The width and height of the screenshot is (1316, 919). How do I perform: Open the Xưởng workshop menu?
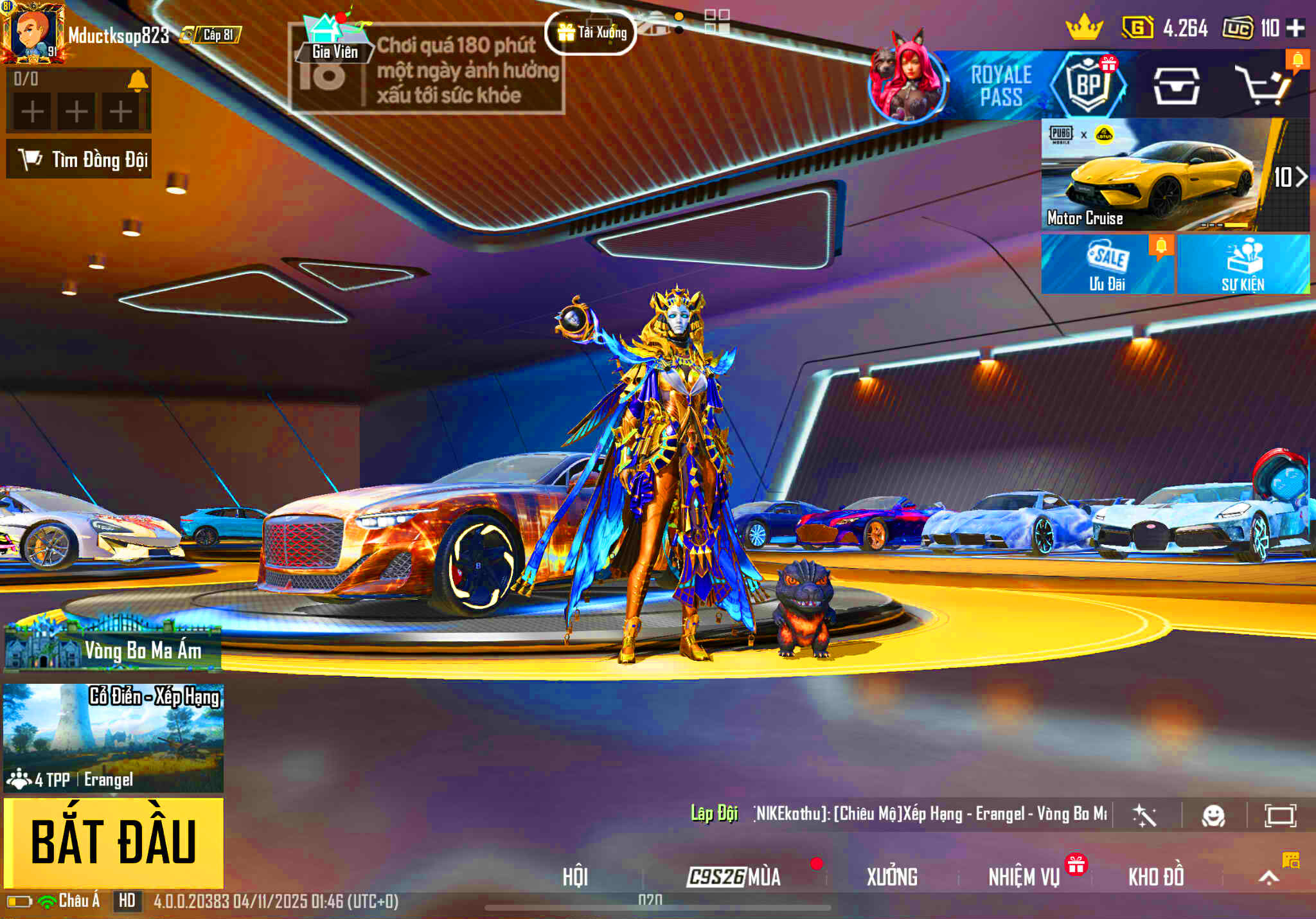892,877
